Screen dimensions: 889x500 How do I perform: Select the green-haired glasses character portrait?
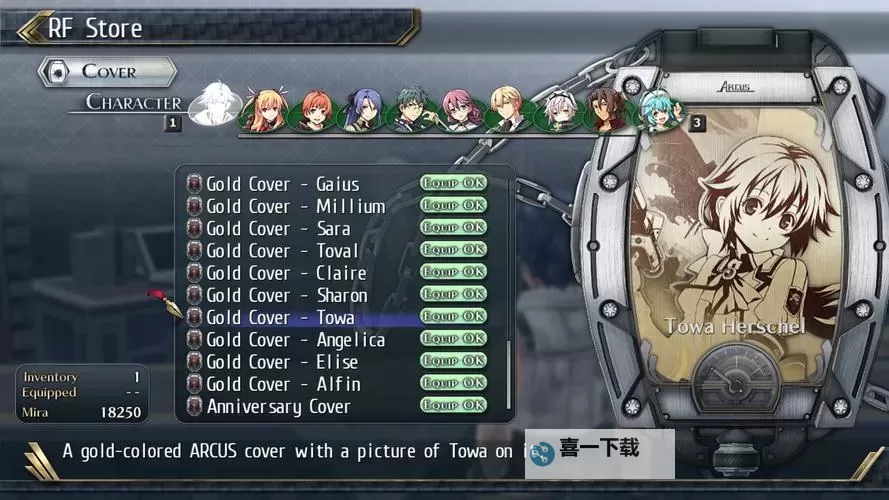coord(412,111)
